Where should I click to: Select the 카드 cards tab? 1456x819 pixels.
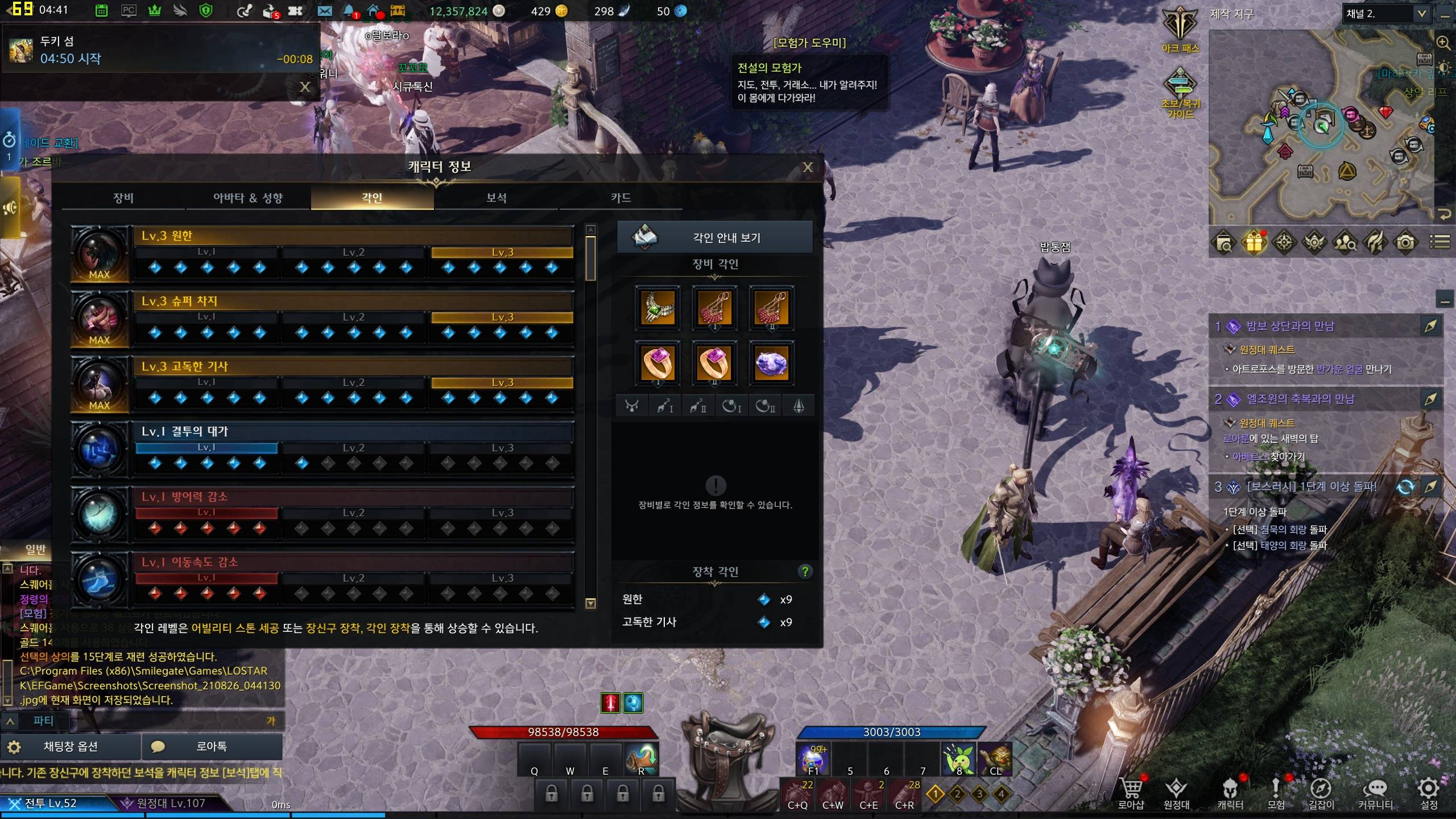pyautogui.click(x=621, y=198)
